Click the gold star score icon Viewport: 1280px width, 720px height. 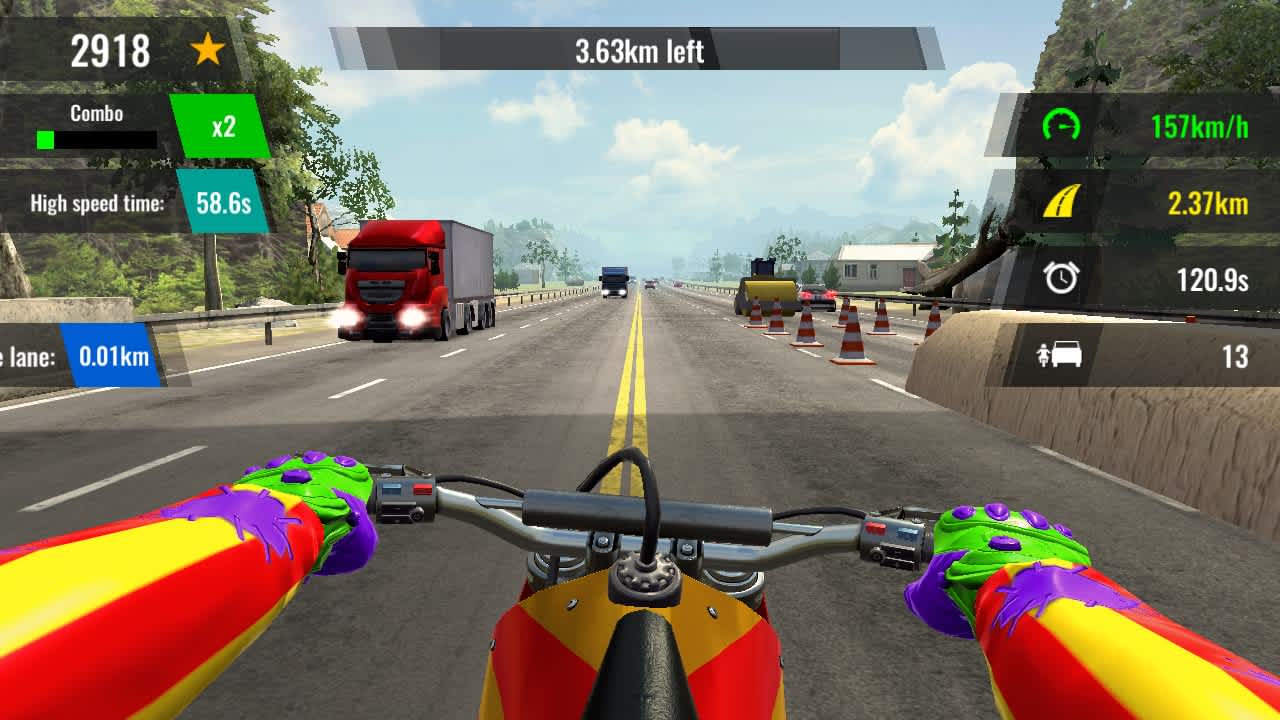coord(205,50)
